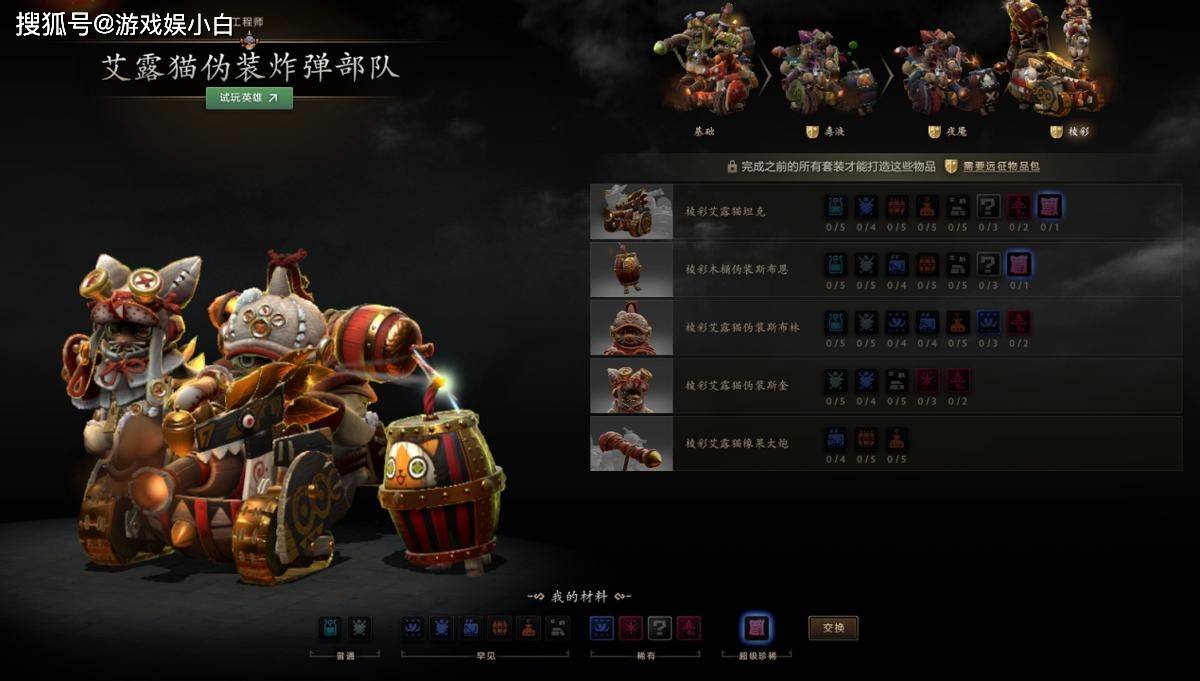Image resolution: width=1200 pixels, height=681 pixels.
Task: Select the glowing pink material in the 斯布恩 row
Action: tap(1018, 265)
